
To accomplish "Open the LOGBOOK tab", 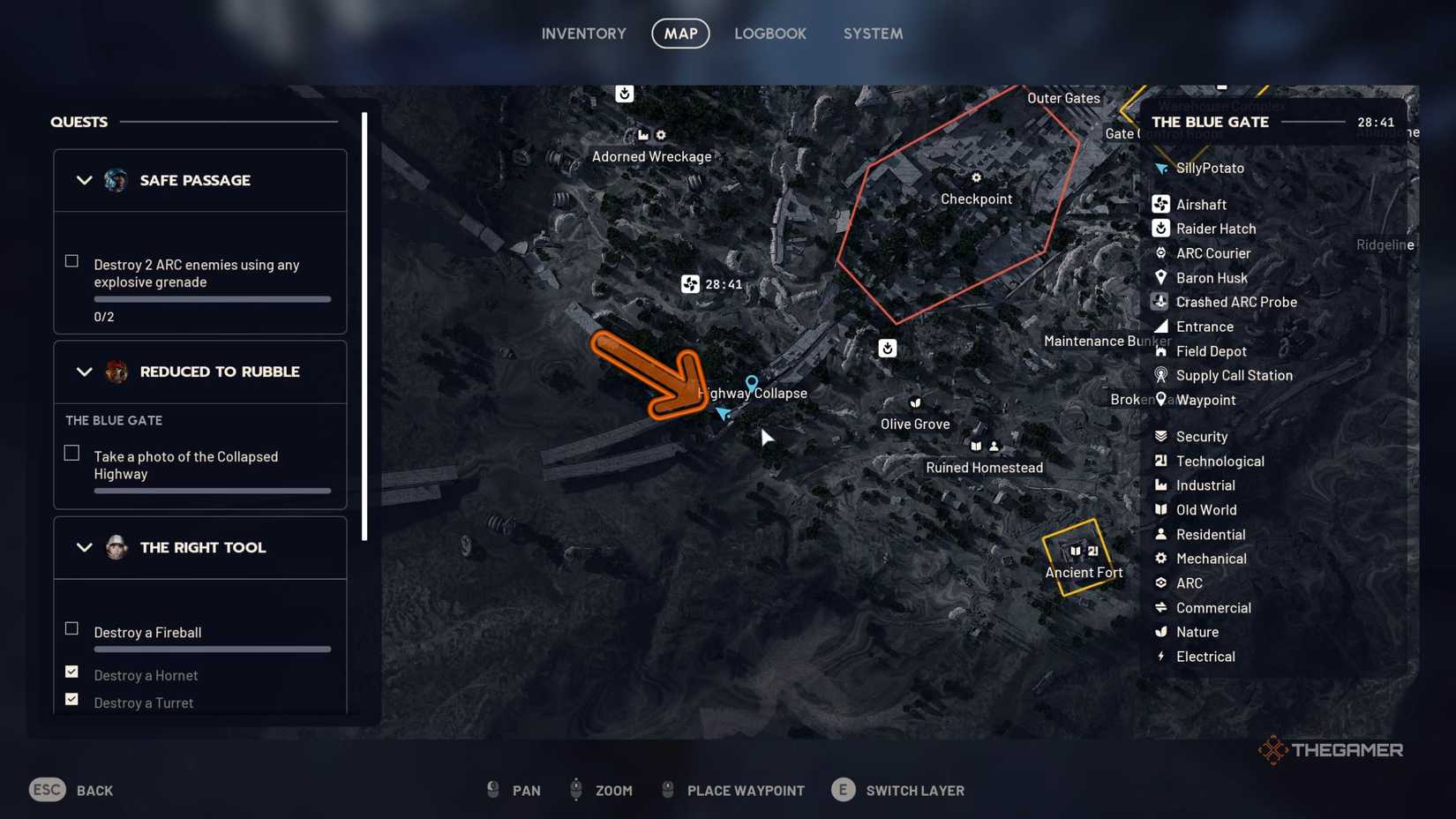I will tap(769, 34).
